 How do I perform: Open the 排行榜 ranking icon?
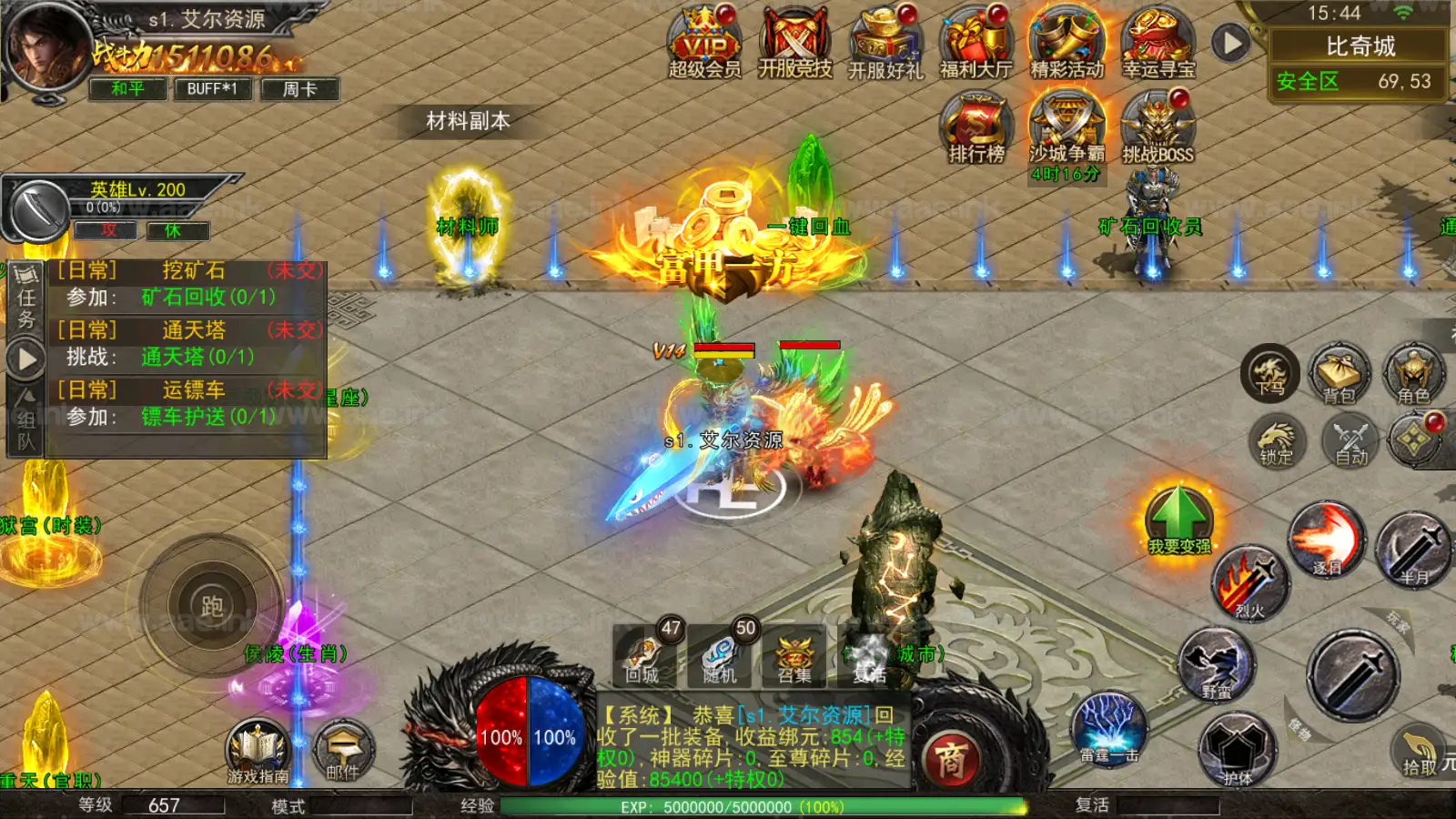coord(976,129)
